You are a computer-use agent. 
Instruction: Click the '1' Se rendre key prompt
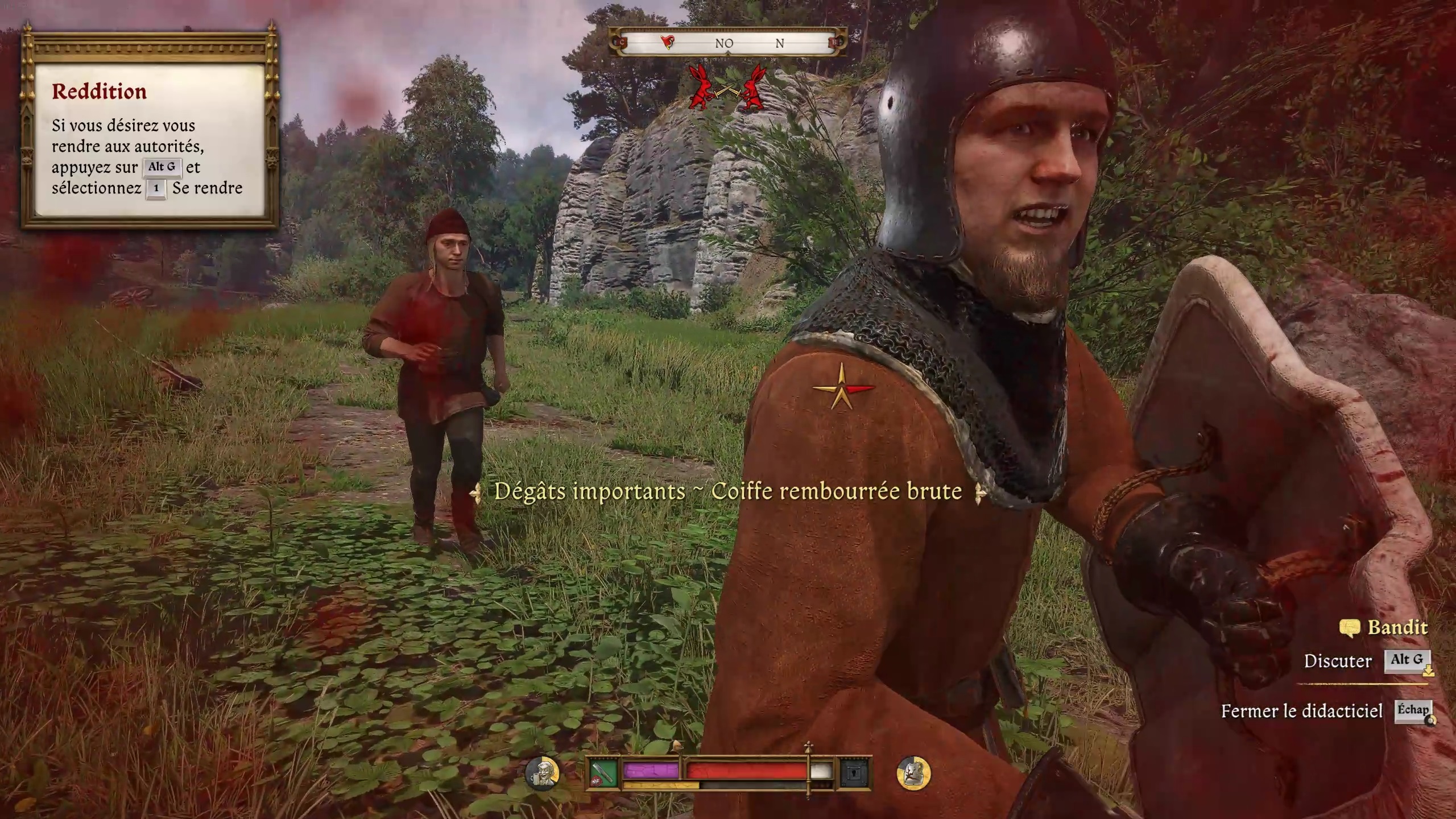point(155,189)
